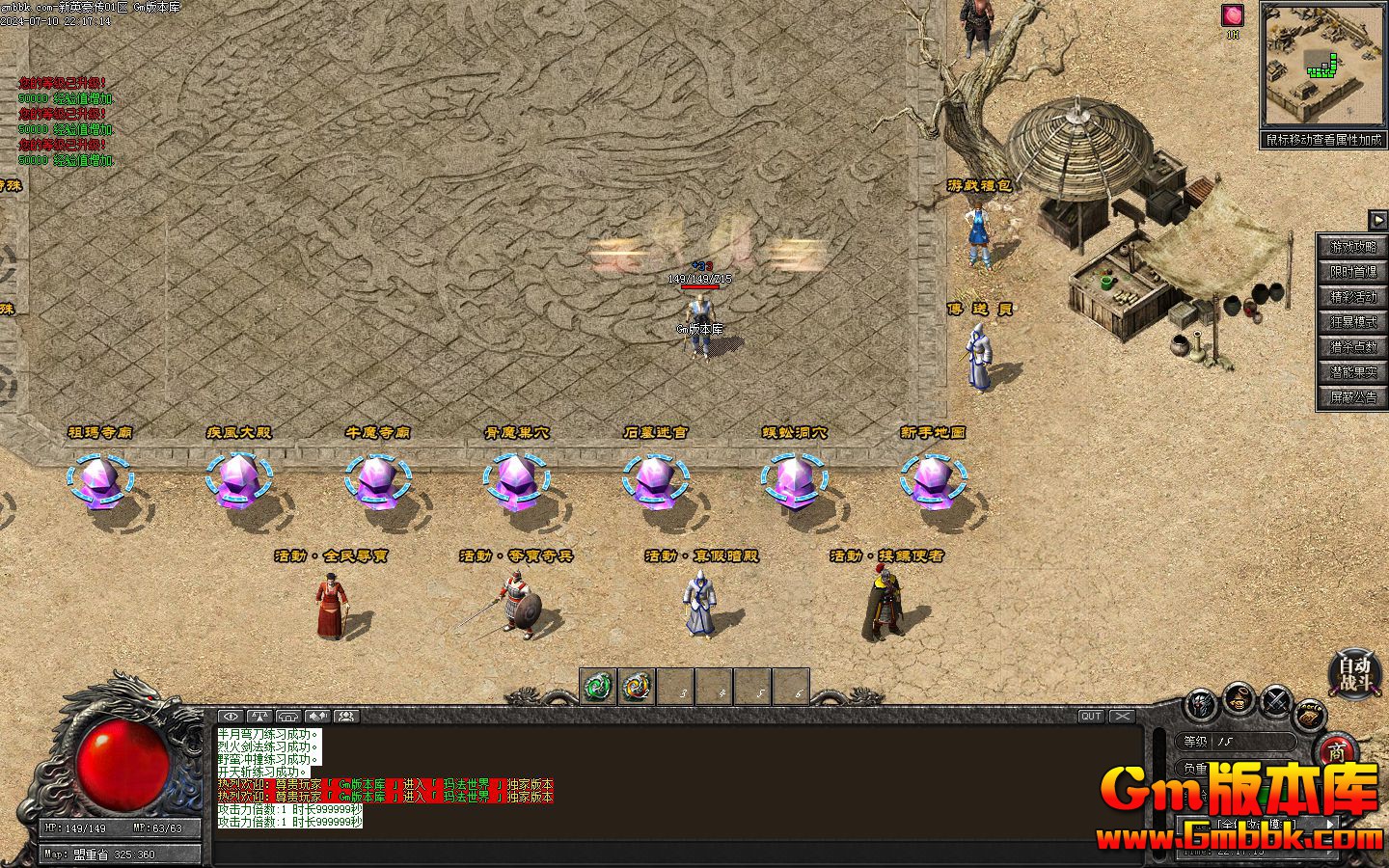Open the 商 shop button
Viewport: 1389px width, 868px height.
click(1337, 751)
